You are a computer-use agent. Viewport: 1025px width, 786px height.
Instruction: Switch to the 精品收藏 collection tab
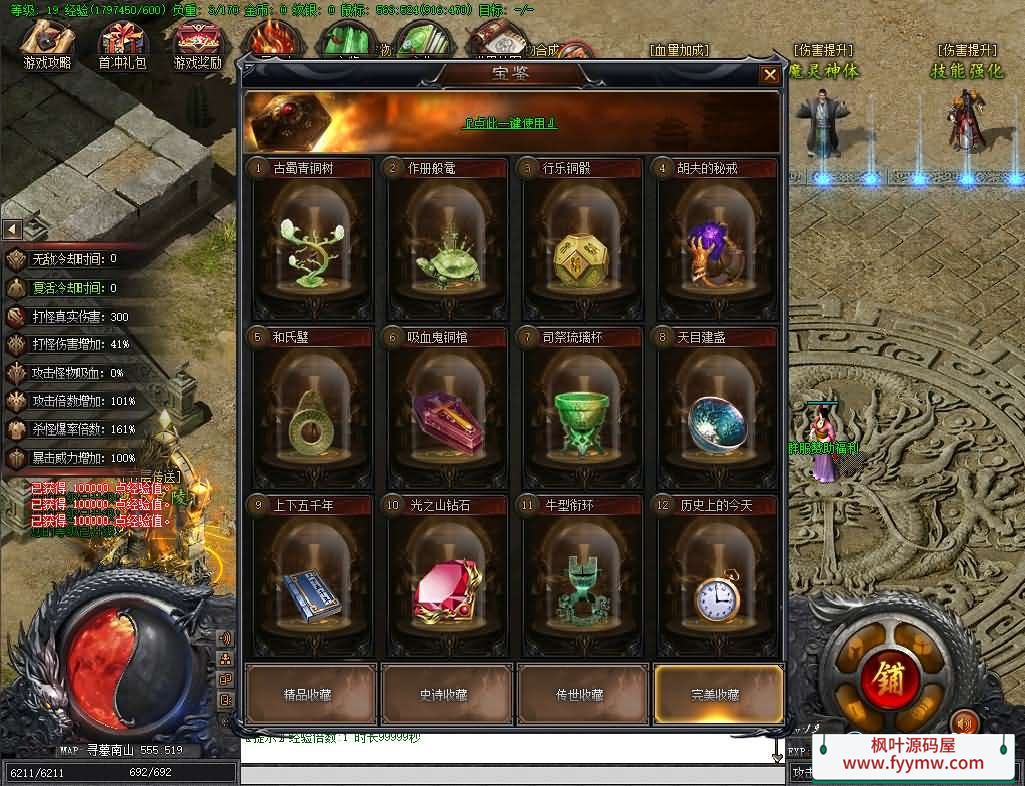[311, 694]
